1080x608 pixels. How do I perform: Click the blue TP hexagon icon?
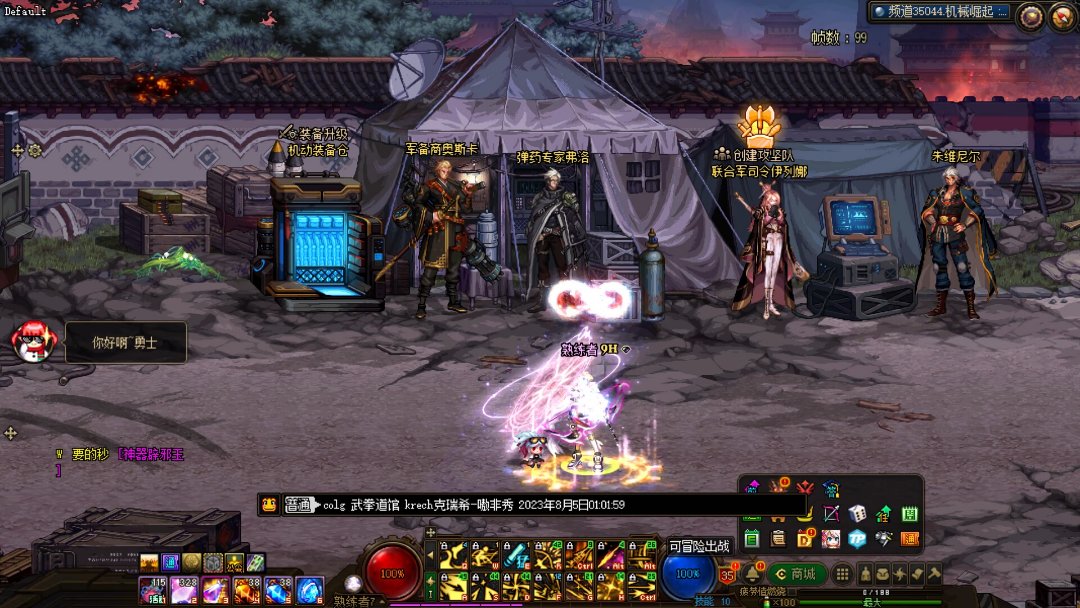point(857,539)
